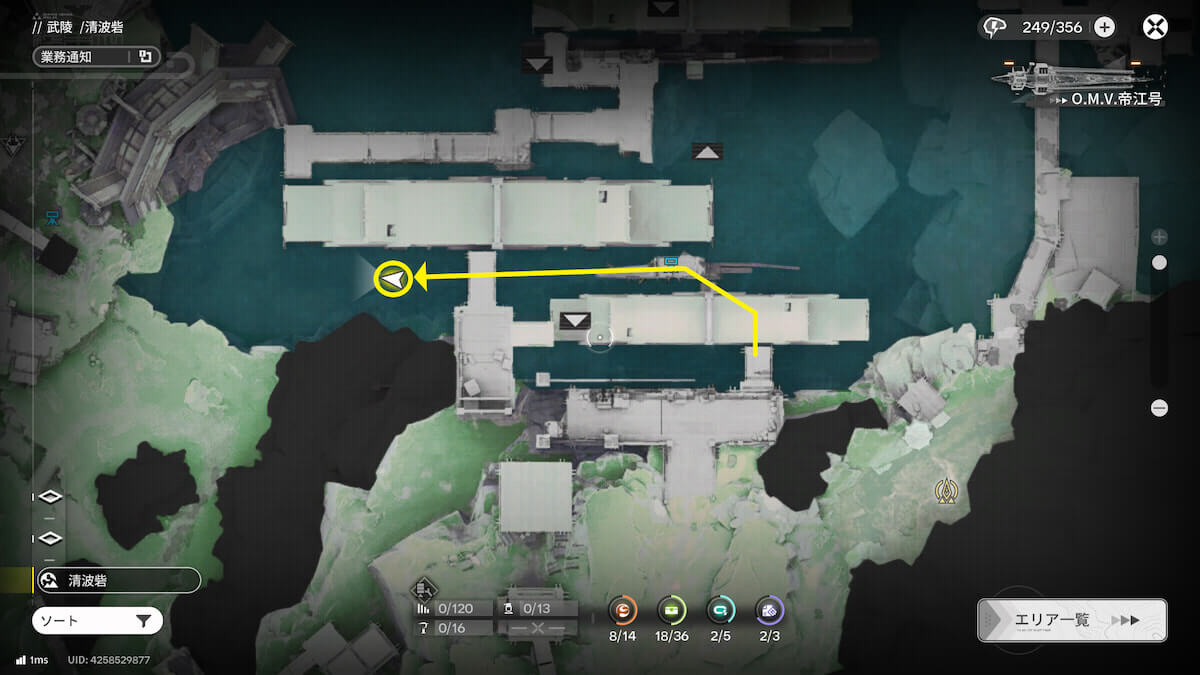Click the gold emblem map marker

(946, 490)
